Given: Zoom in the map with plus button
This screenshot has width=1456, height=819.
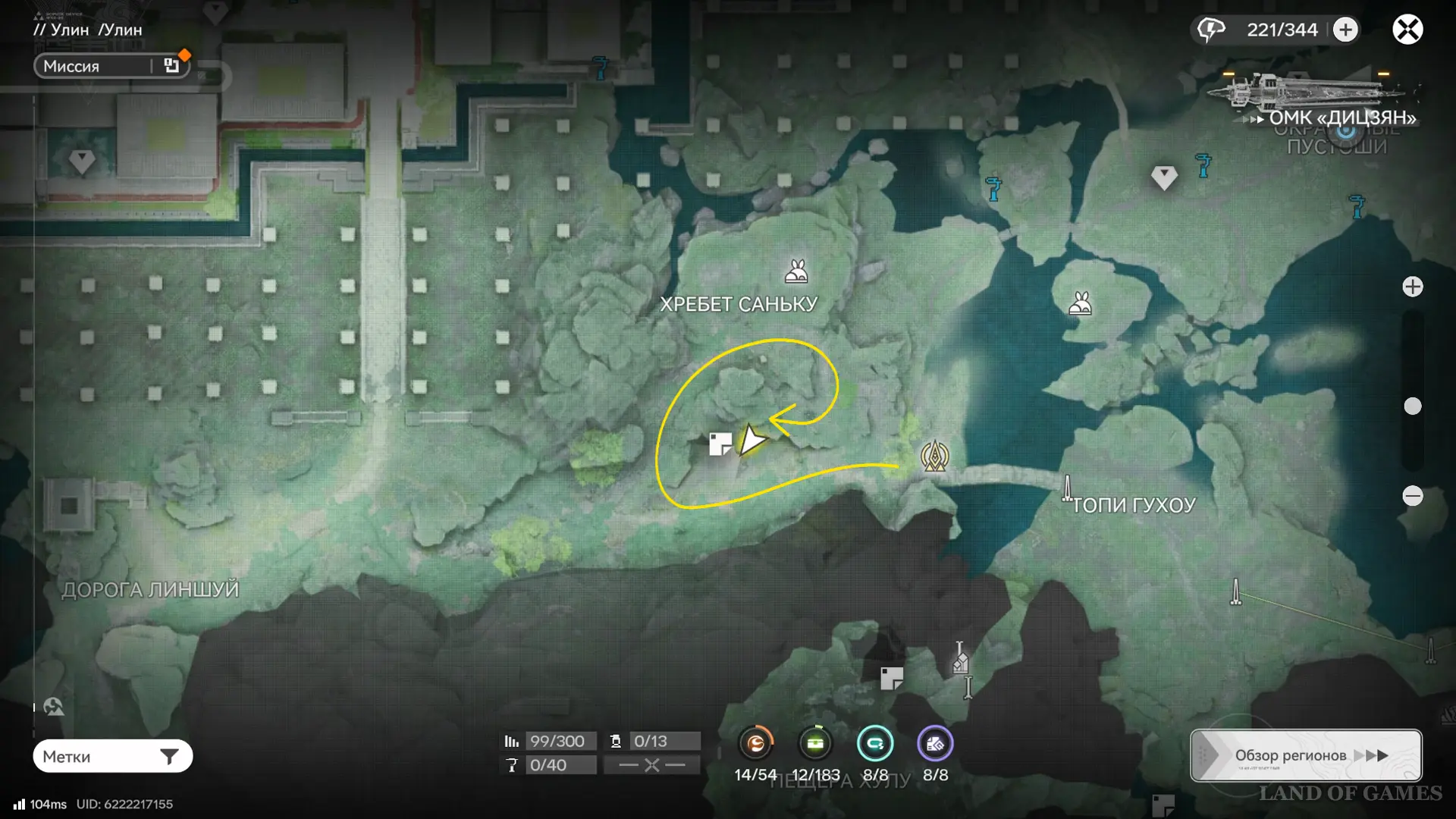Looking at the screenshot, I should coord(1412,287).
